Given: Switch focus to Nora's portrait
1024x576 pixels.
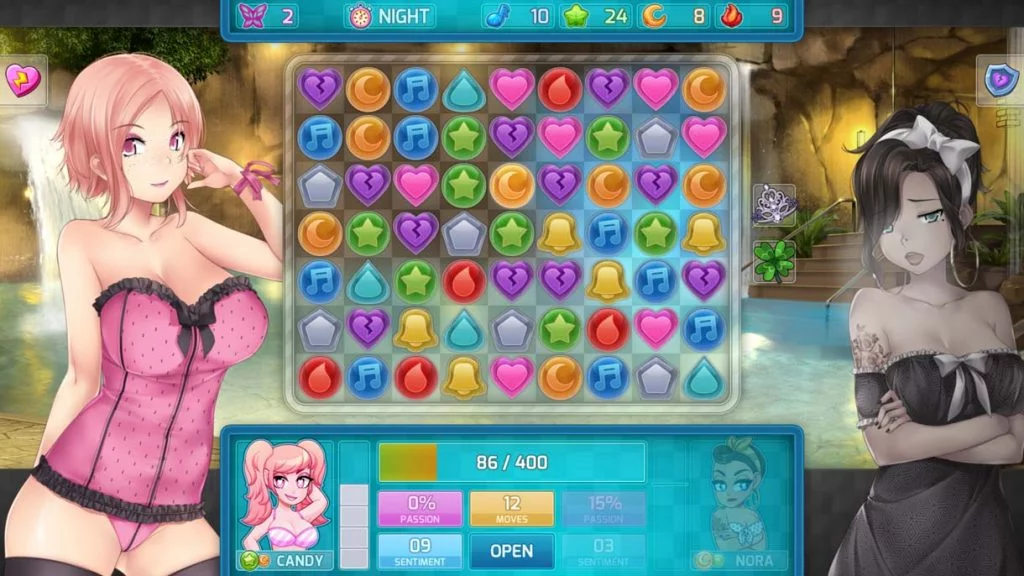Looking at the screenshot, I should [x=740, y=496].
